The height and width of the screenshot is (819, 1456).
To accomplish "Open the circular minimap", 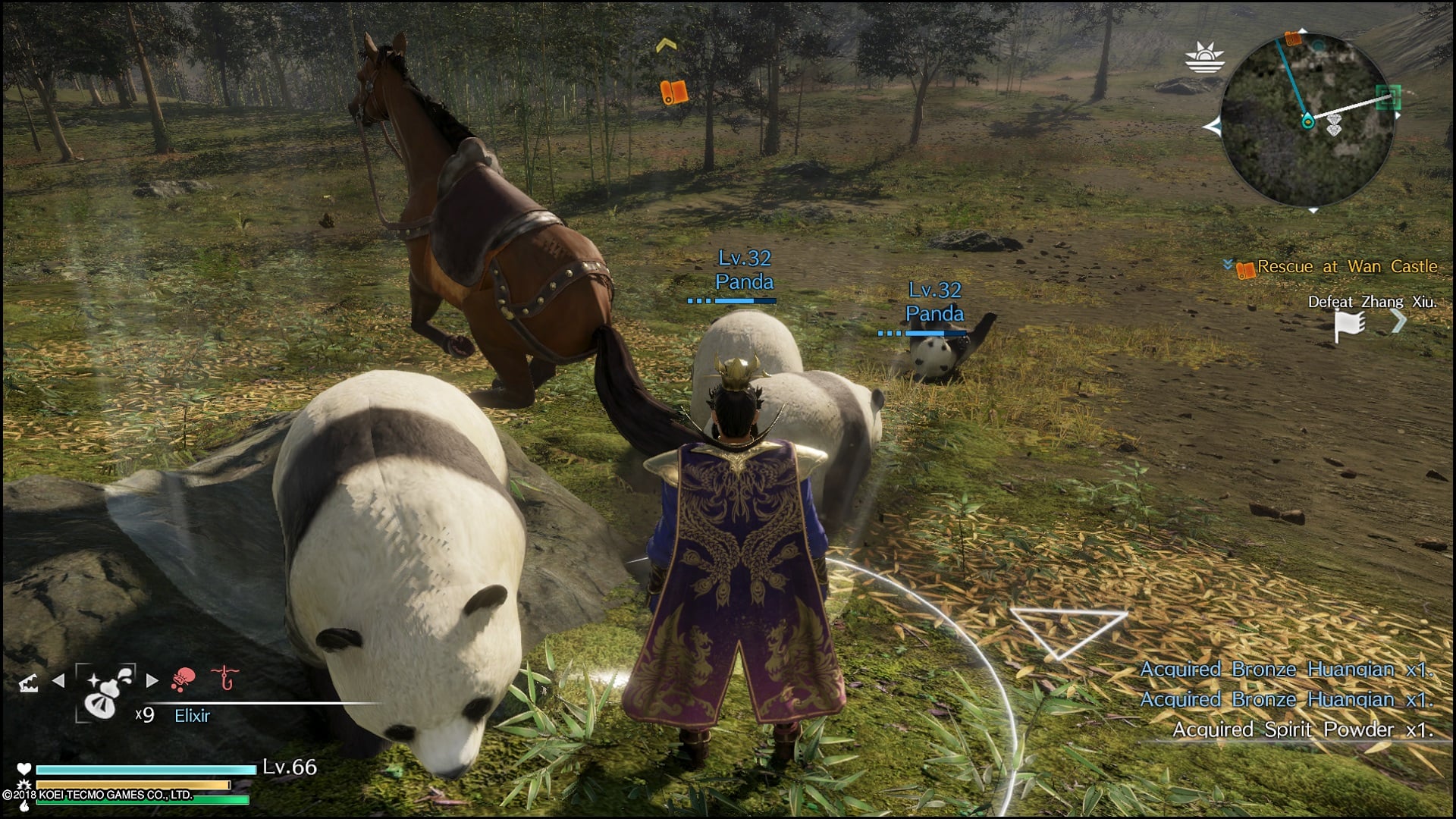I will (x=1307, y=120).
